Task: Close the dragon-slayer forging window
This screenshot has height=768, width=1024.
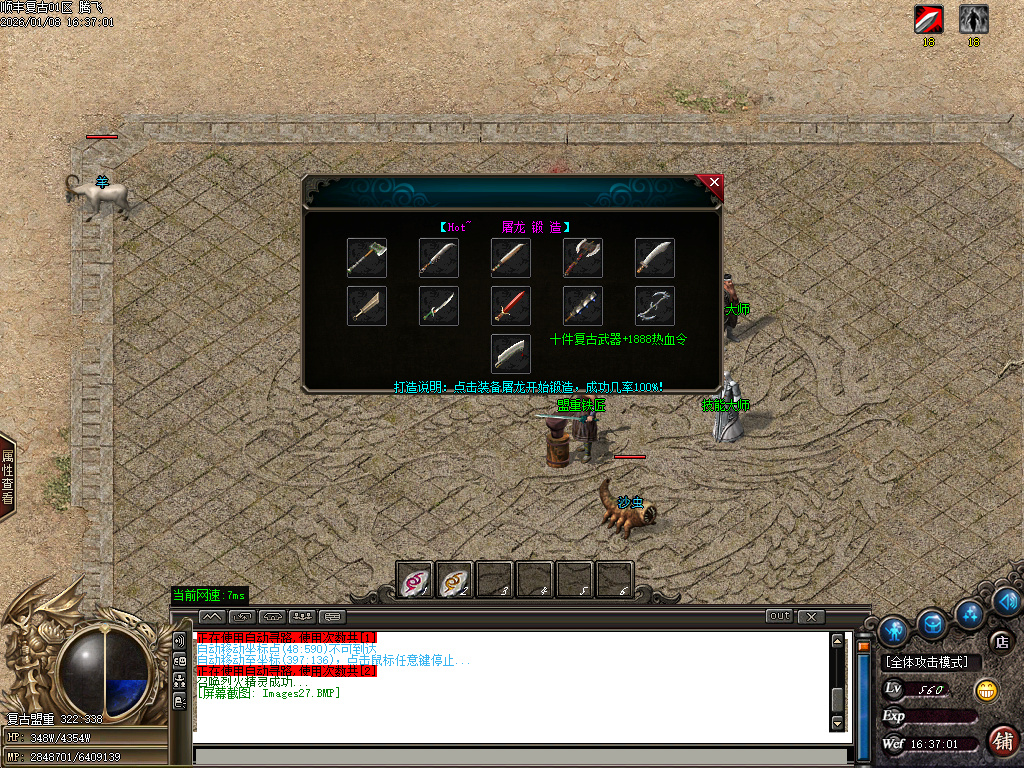Action: [713, 183]
